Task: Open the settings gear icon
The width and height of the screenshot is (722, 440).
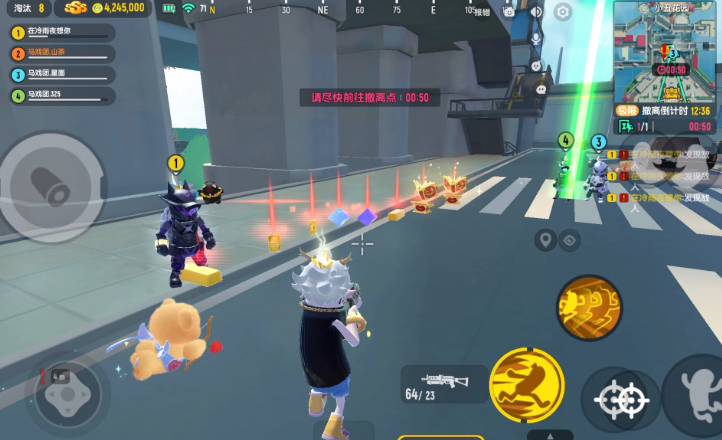Action: 563,12
